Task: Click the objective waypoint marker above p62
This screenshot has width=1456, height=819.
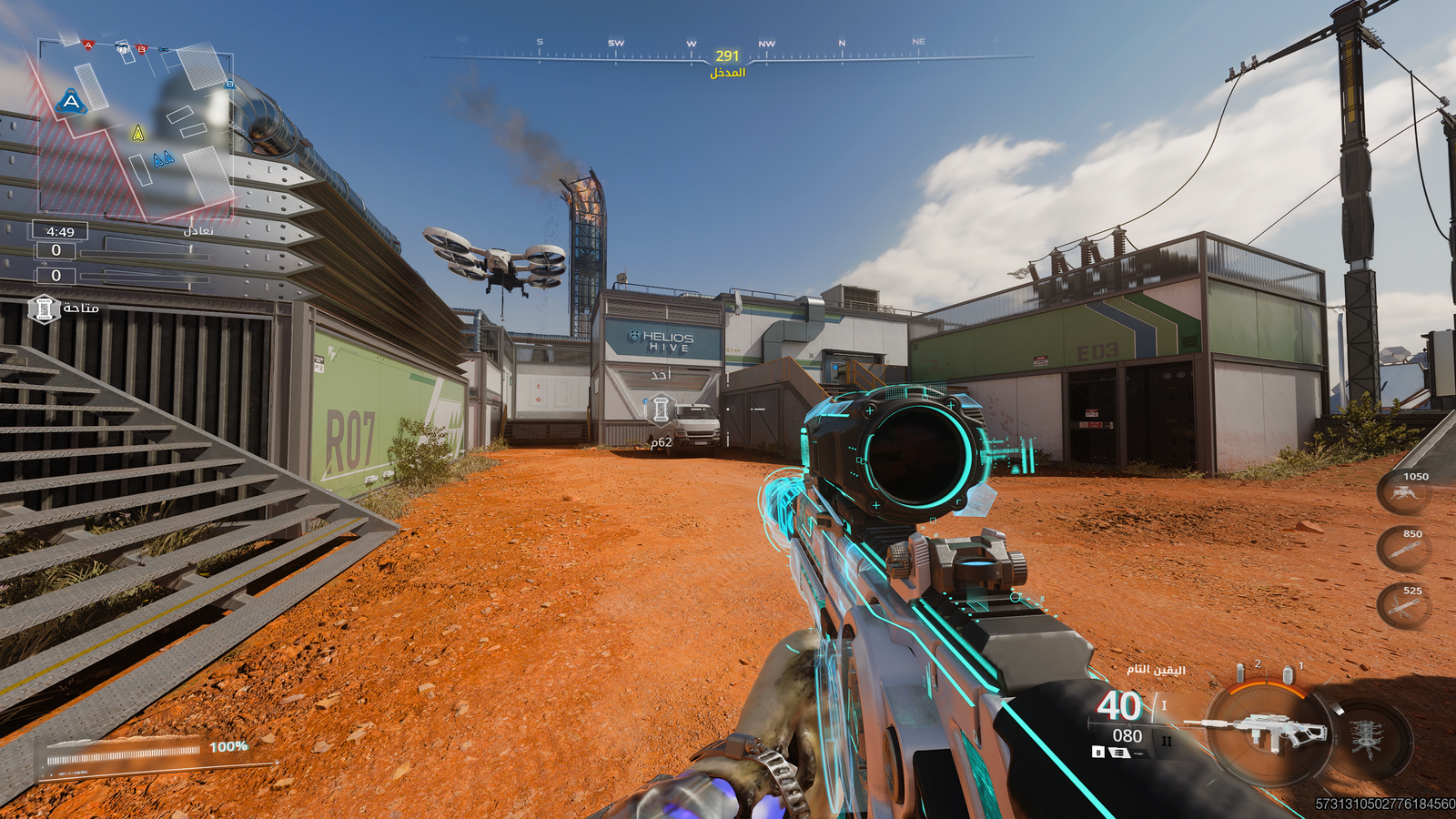Action: (x=662, y=409)
